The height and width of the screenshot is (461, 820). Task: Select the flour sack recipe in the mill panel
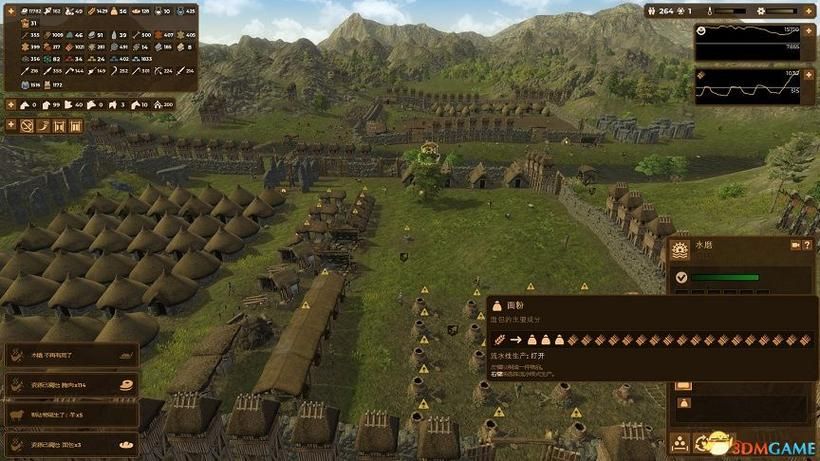[x=684, y=402]
